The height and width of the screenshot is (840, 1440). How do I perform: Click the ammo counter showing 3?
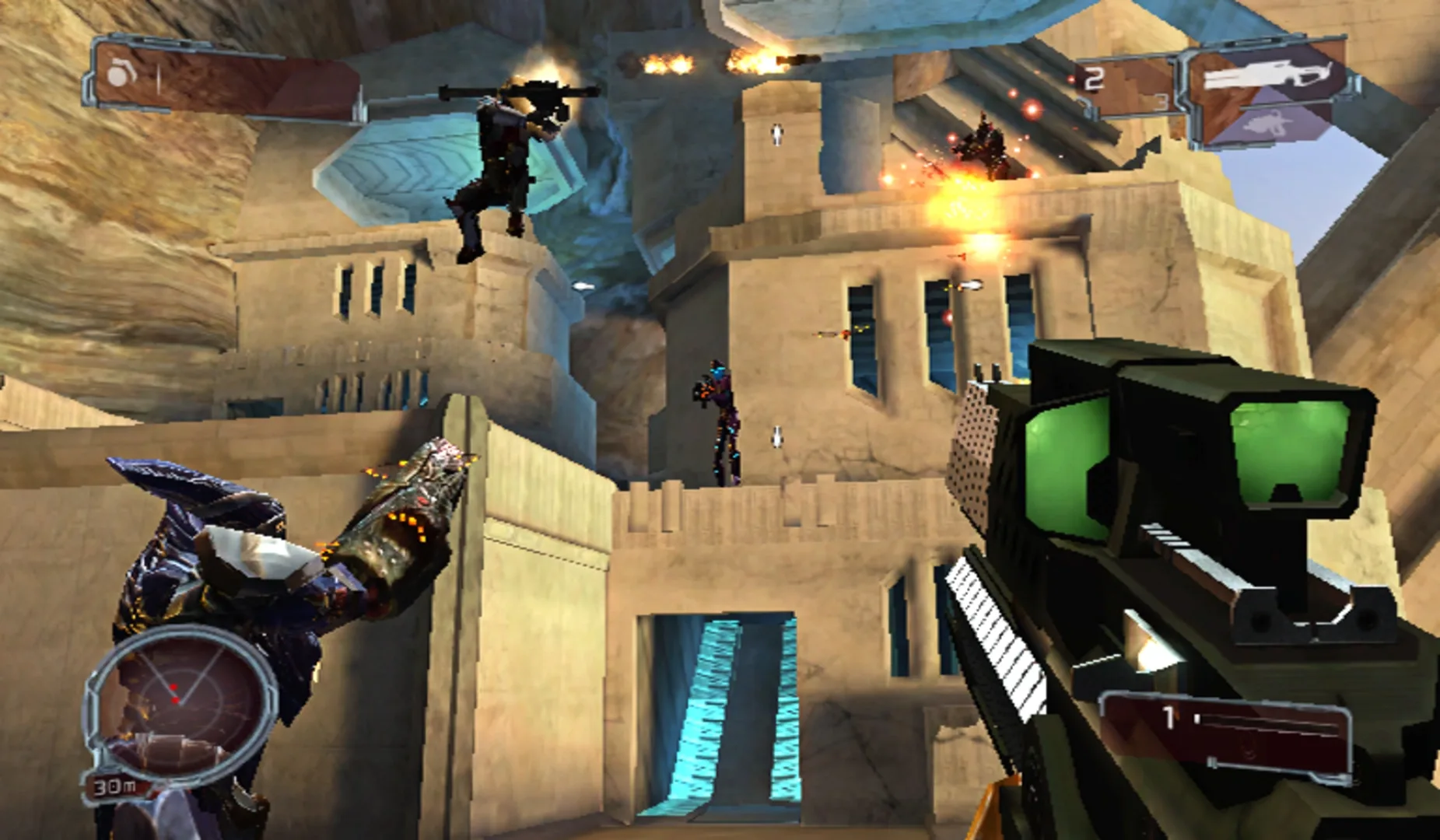click(1161, 101)
